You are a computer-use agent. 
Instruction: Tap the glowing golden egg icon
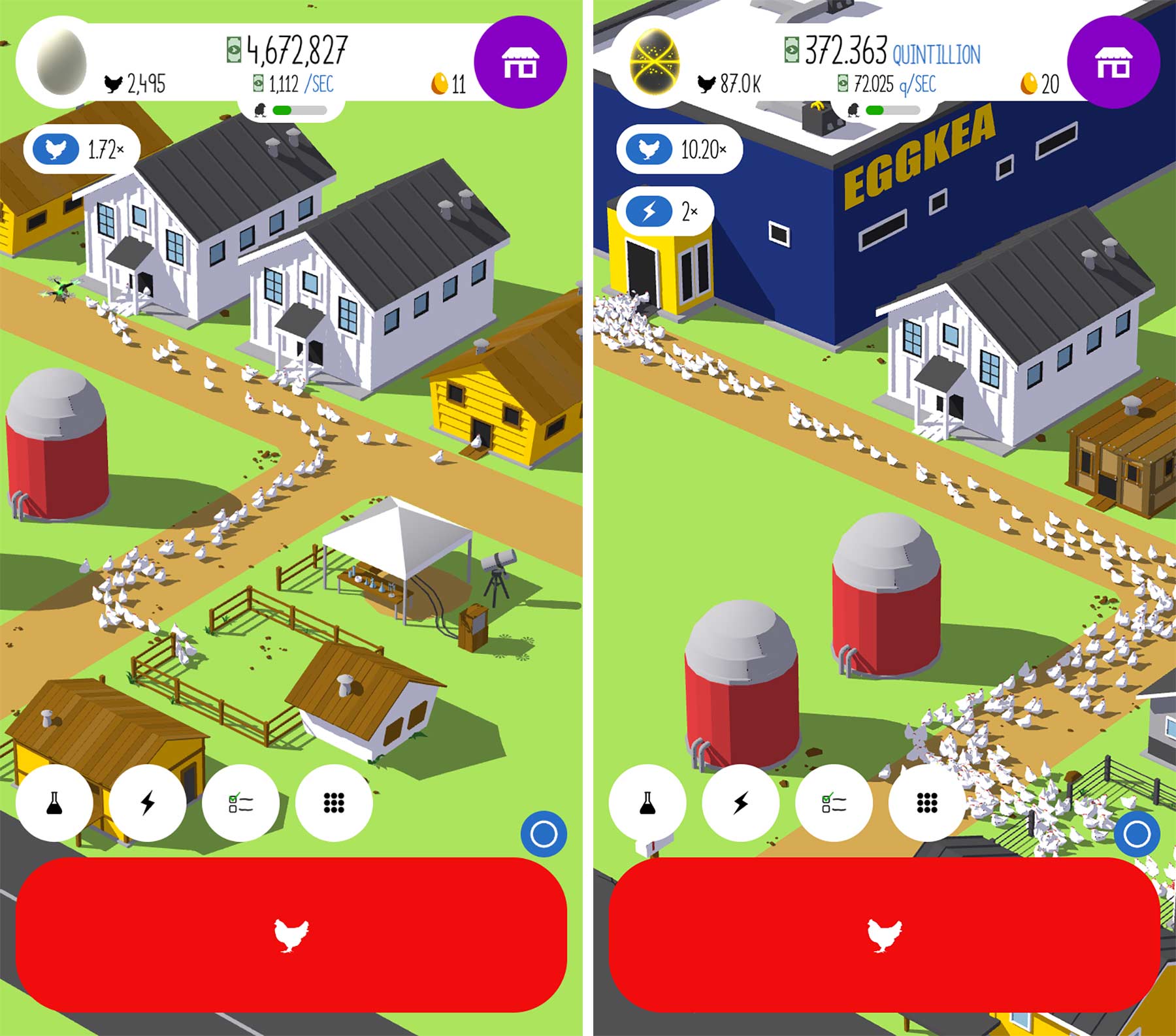[x=655, y=62]
